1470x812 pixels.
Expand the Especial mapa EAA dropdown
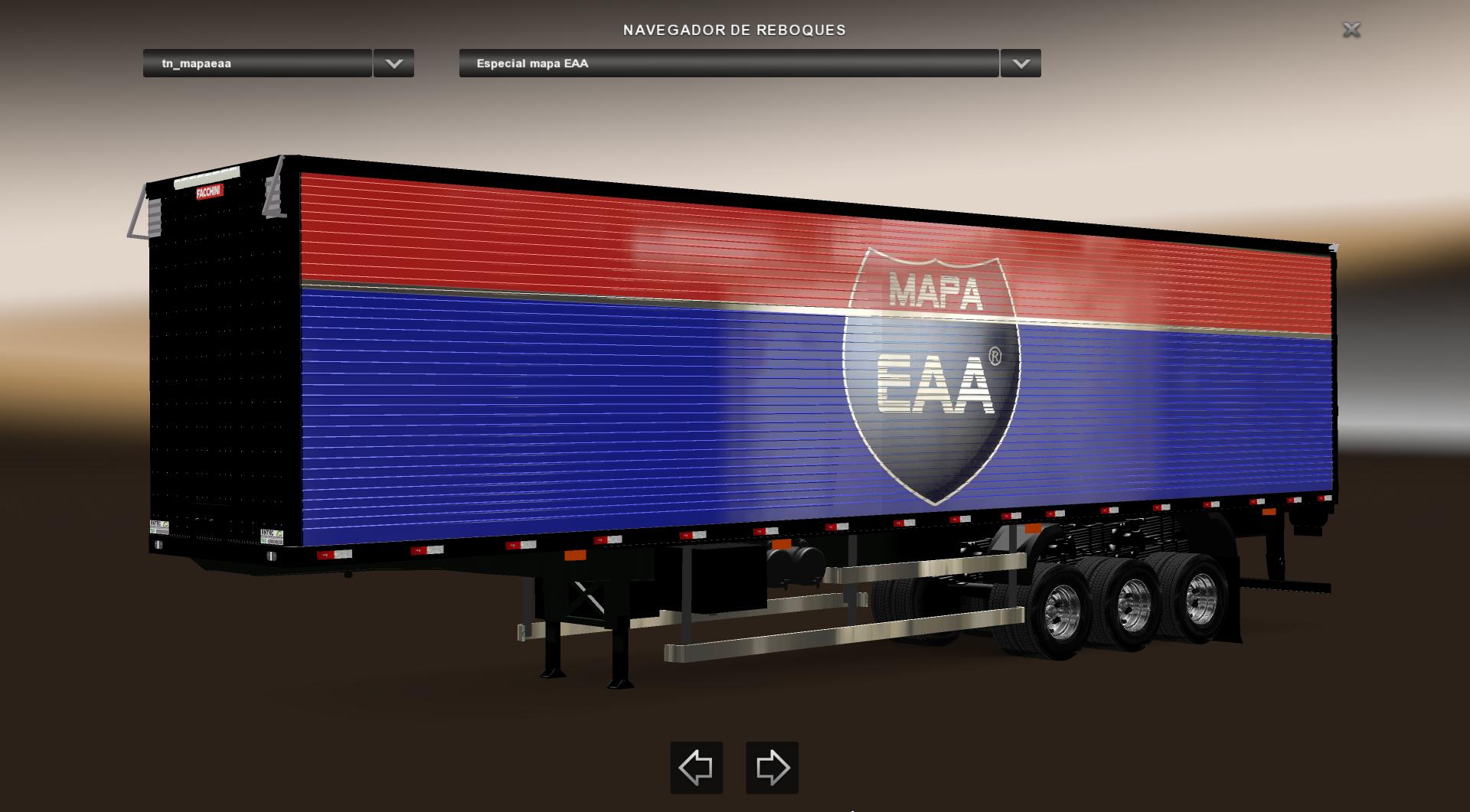[1021, 64]
